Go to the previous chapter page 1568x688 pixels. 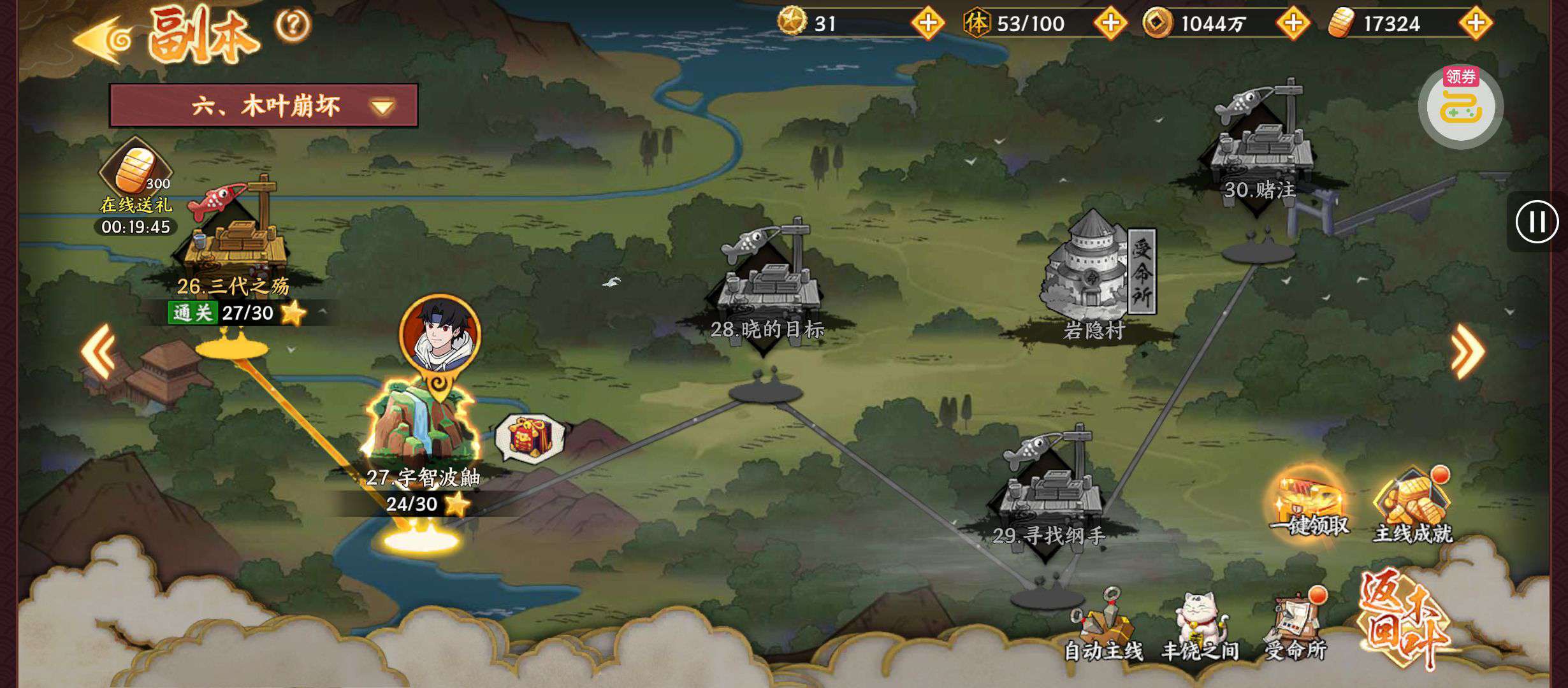click(x=98, y=351)
